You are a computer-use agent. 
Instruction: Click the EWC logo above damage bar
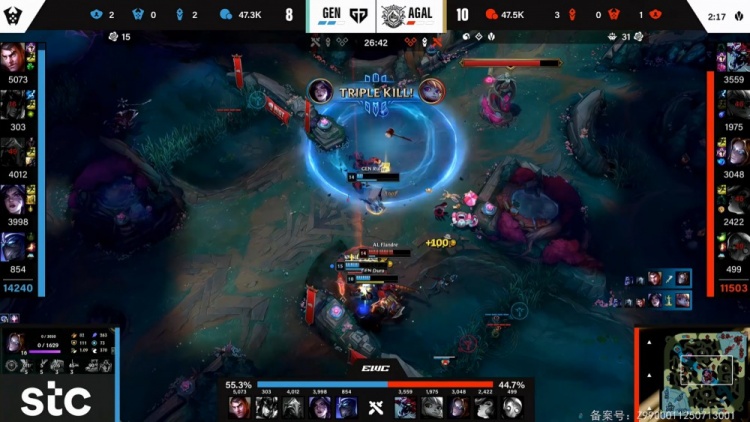tap(375, 369)
